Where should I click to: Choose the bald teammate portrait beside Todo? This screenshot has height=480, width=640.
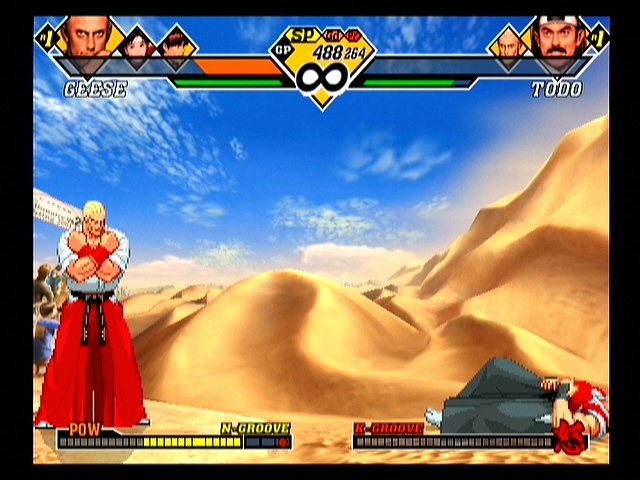(508, 44)
